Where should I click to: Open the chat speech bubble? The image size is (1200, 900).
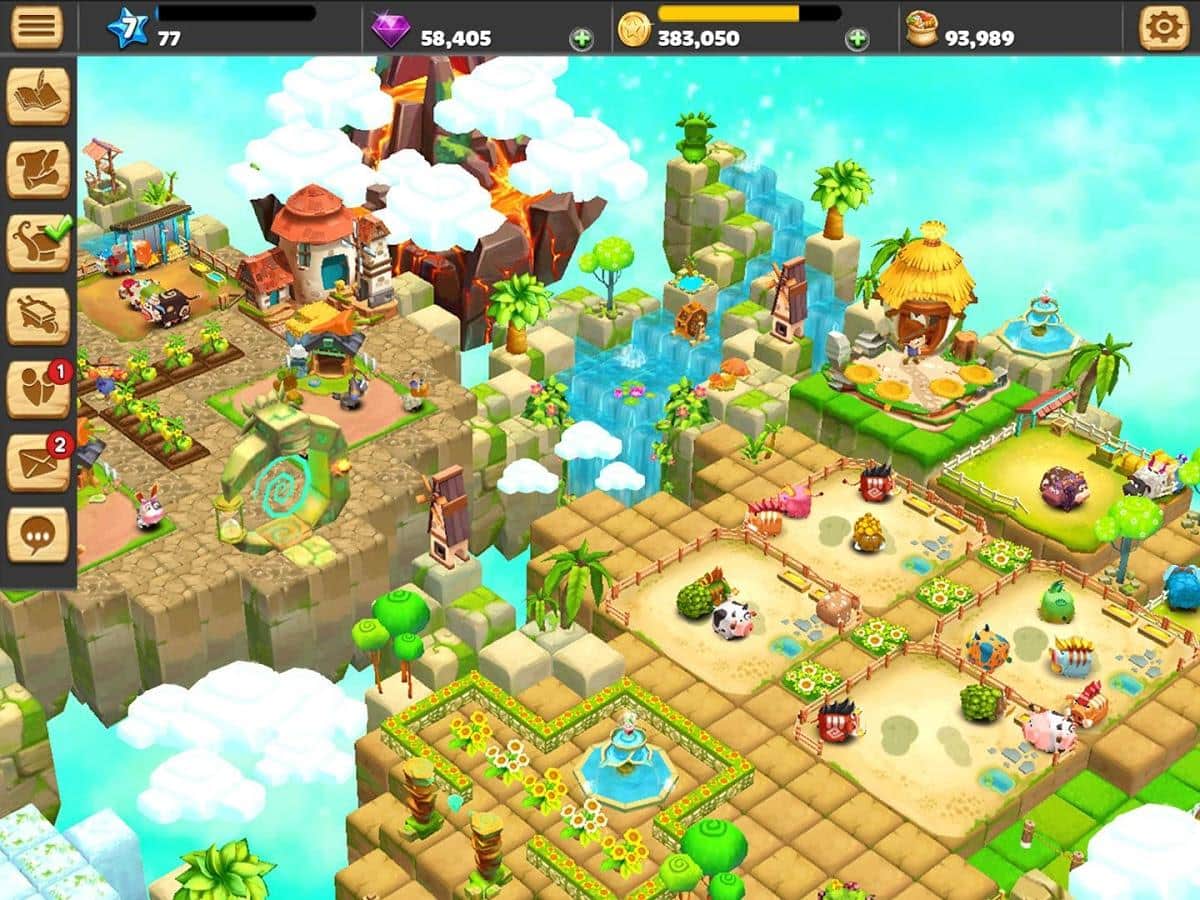(39, 535)
